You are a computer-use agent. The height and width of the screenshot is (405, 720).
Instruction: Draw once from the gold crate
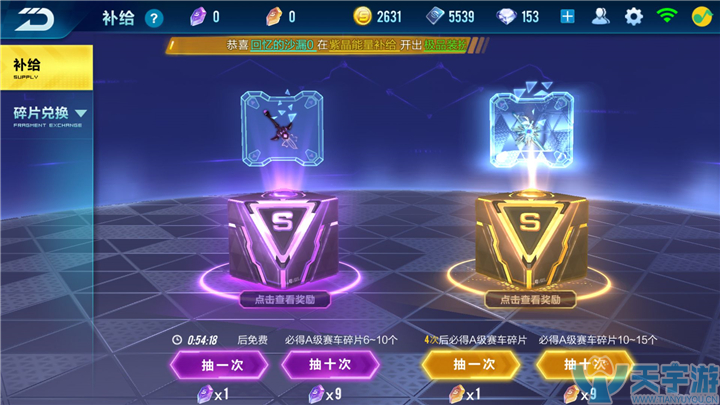[474, 364]
